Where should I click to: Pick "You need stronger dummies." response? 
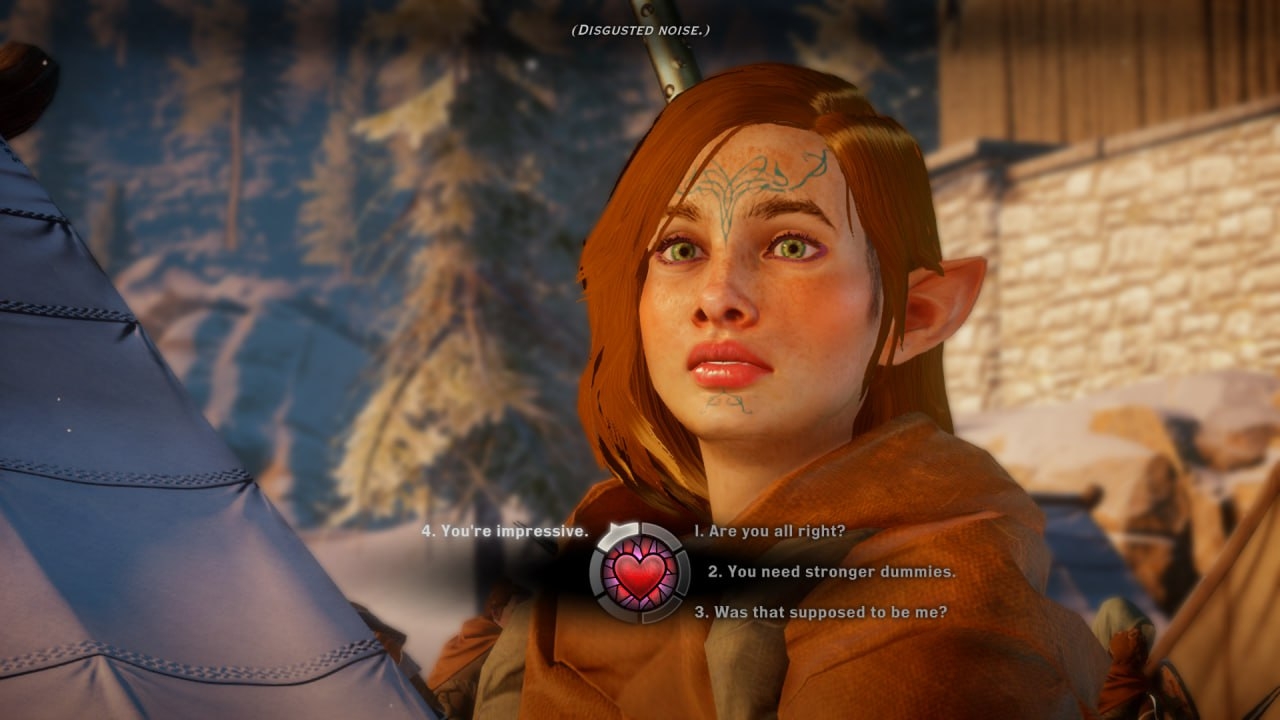pos(831,572)
